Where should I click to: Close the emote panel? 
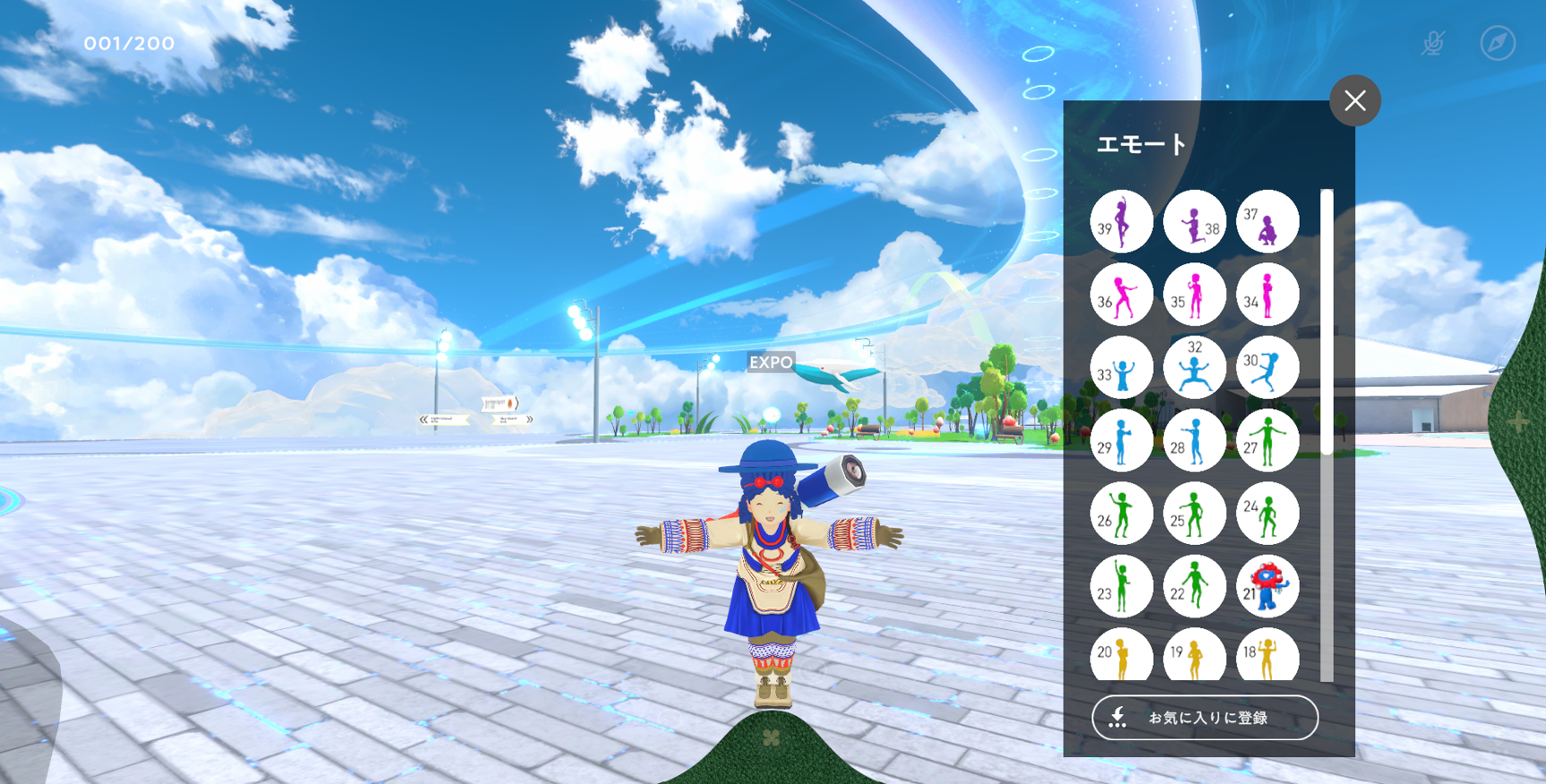point(1354,100)
